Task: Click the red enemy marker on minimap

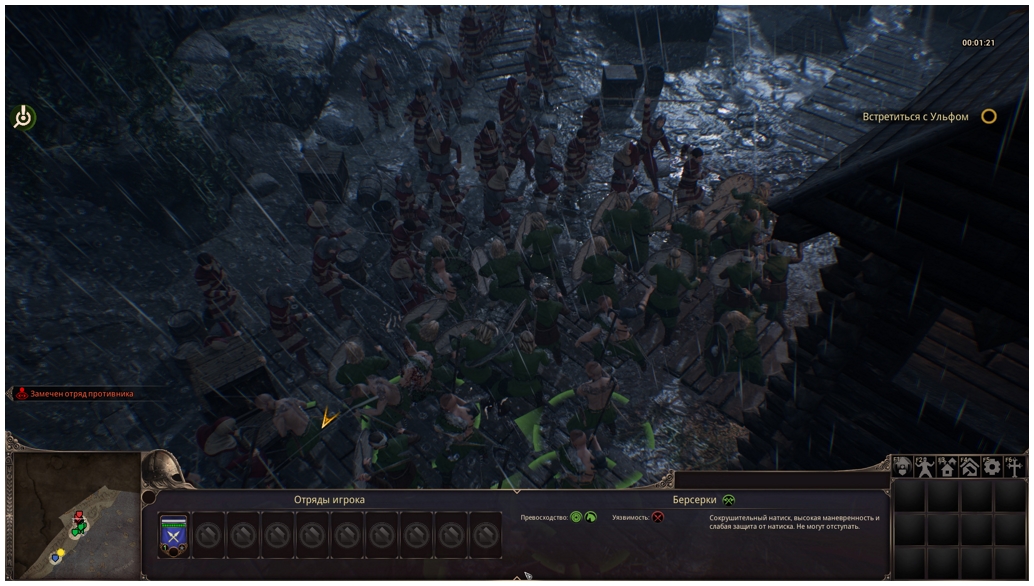Action: [x=79, y=516]
